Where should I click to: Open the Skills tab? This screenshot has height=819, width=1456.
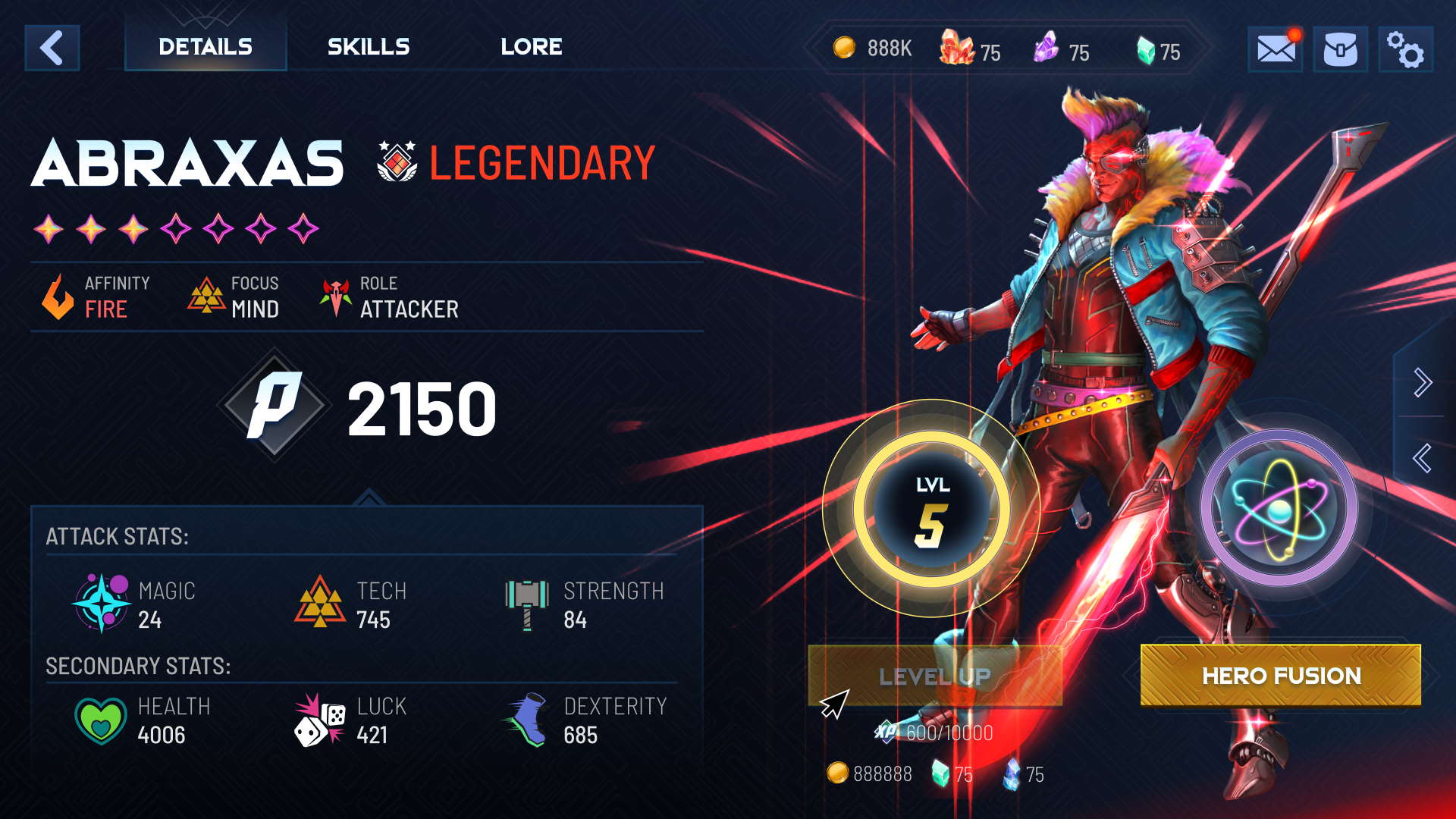369,47
